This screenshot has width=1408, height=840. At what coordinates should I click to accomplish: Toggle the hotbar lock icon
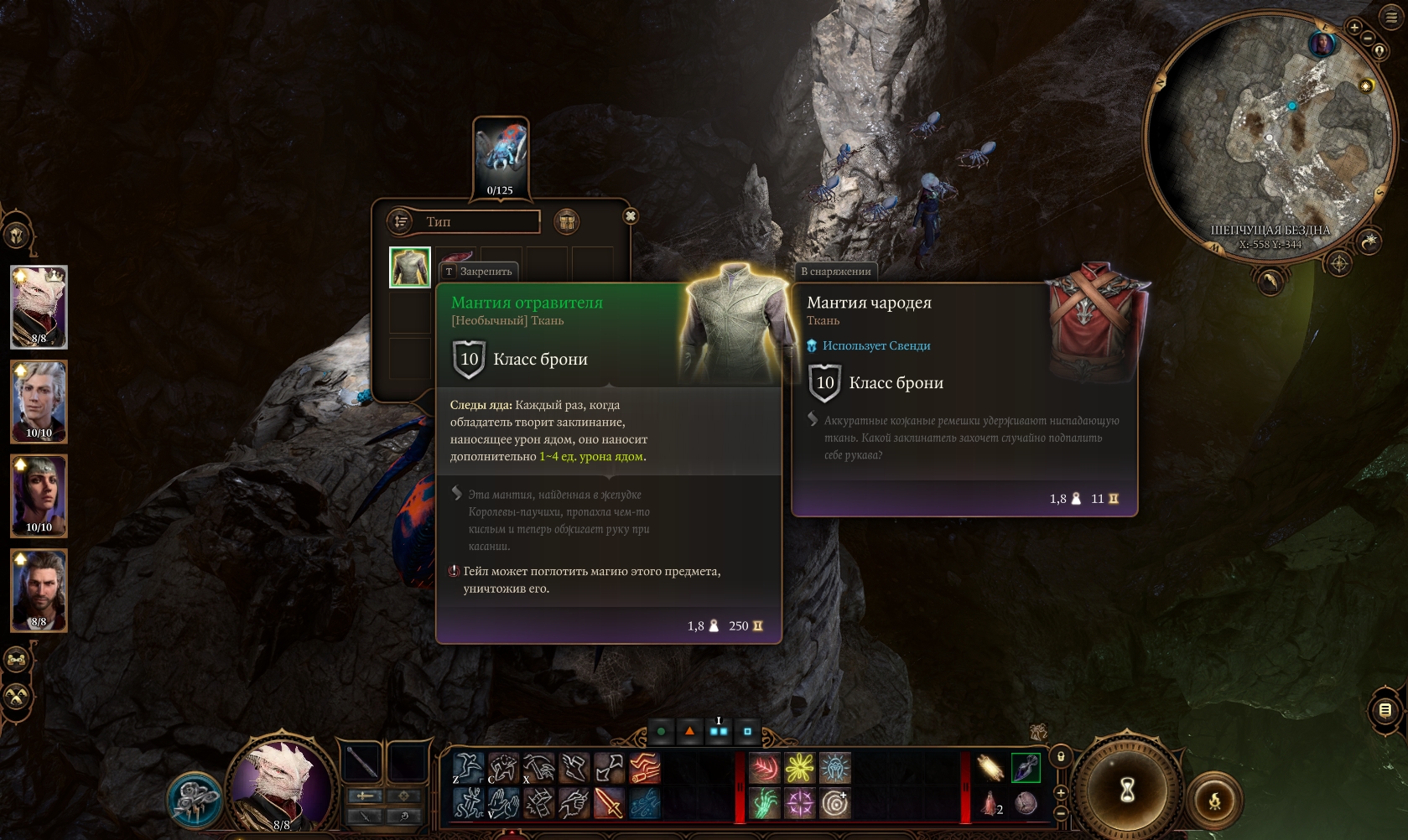[1061, 756]
